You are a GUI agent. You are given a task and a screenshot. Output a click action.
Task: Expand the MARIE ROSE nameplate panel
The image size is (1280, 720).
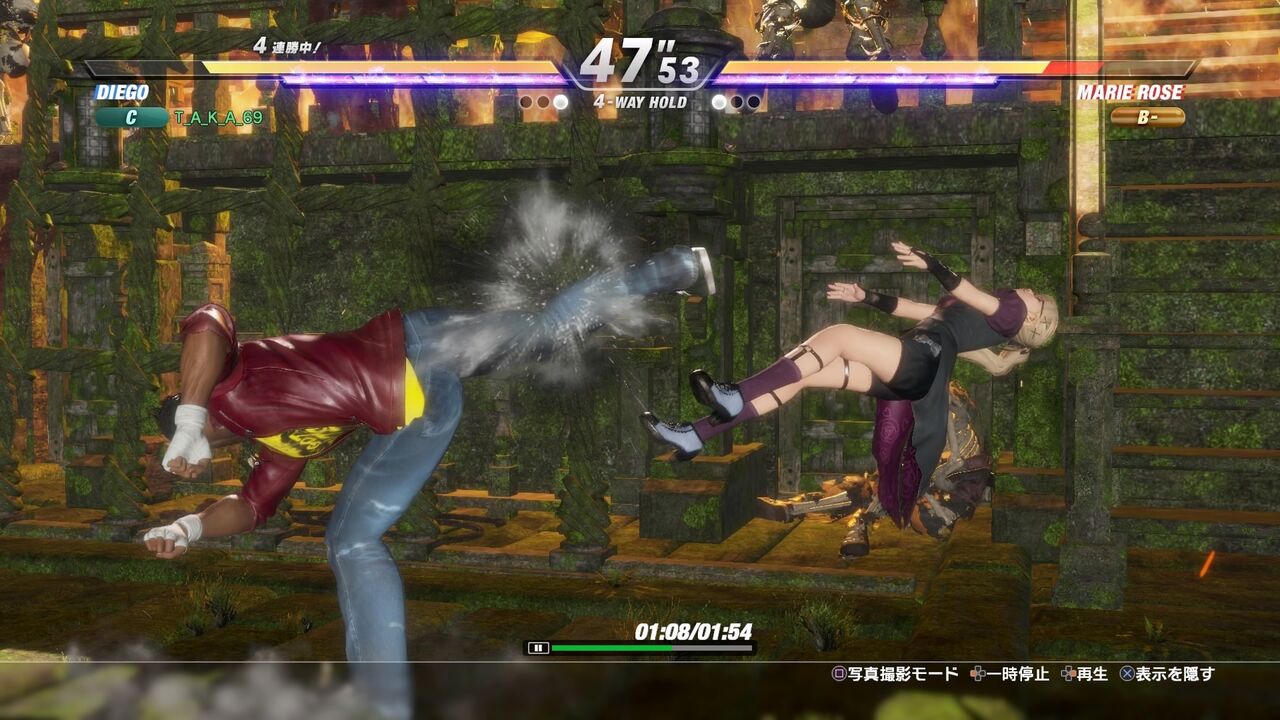point(1130,93)
